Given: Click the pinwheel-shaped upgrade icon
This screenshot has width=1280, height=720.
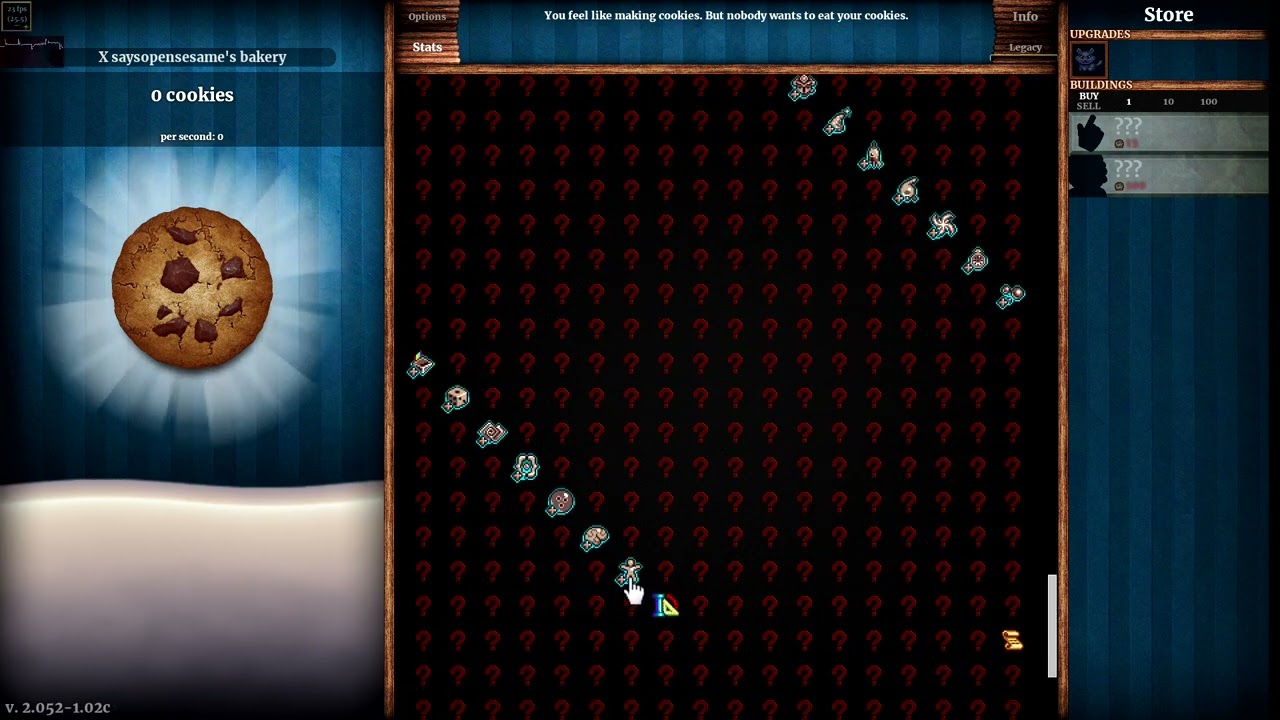Looking at the screenshot, I should point(944,226).
